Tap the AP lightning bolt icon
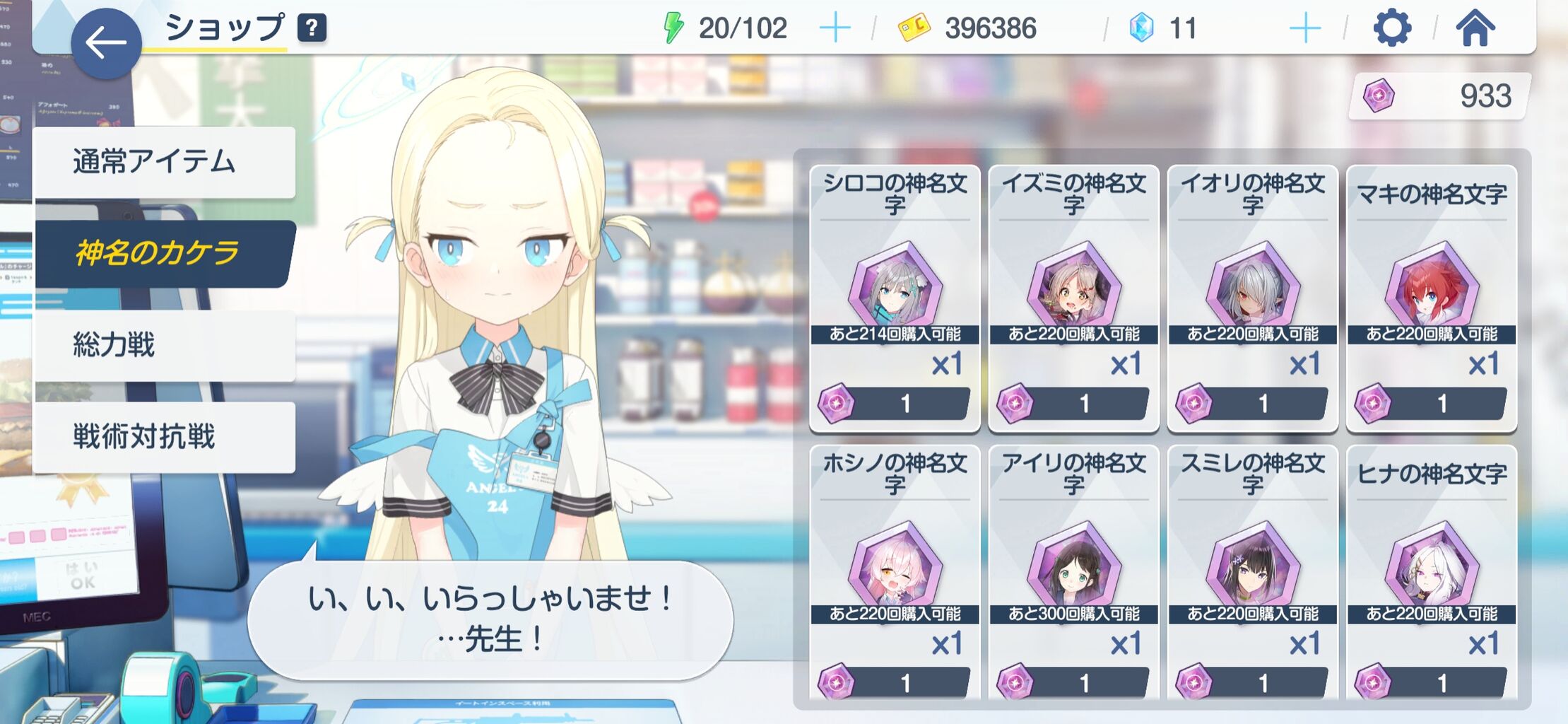Image resolution: width=1568 pixels, height=724 pixels. 672,28
